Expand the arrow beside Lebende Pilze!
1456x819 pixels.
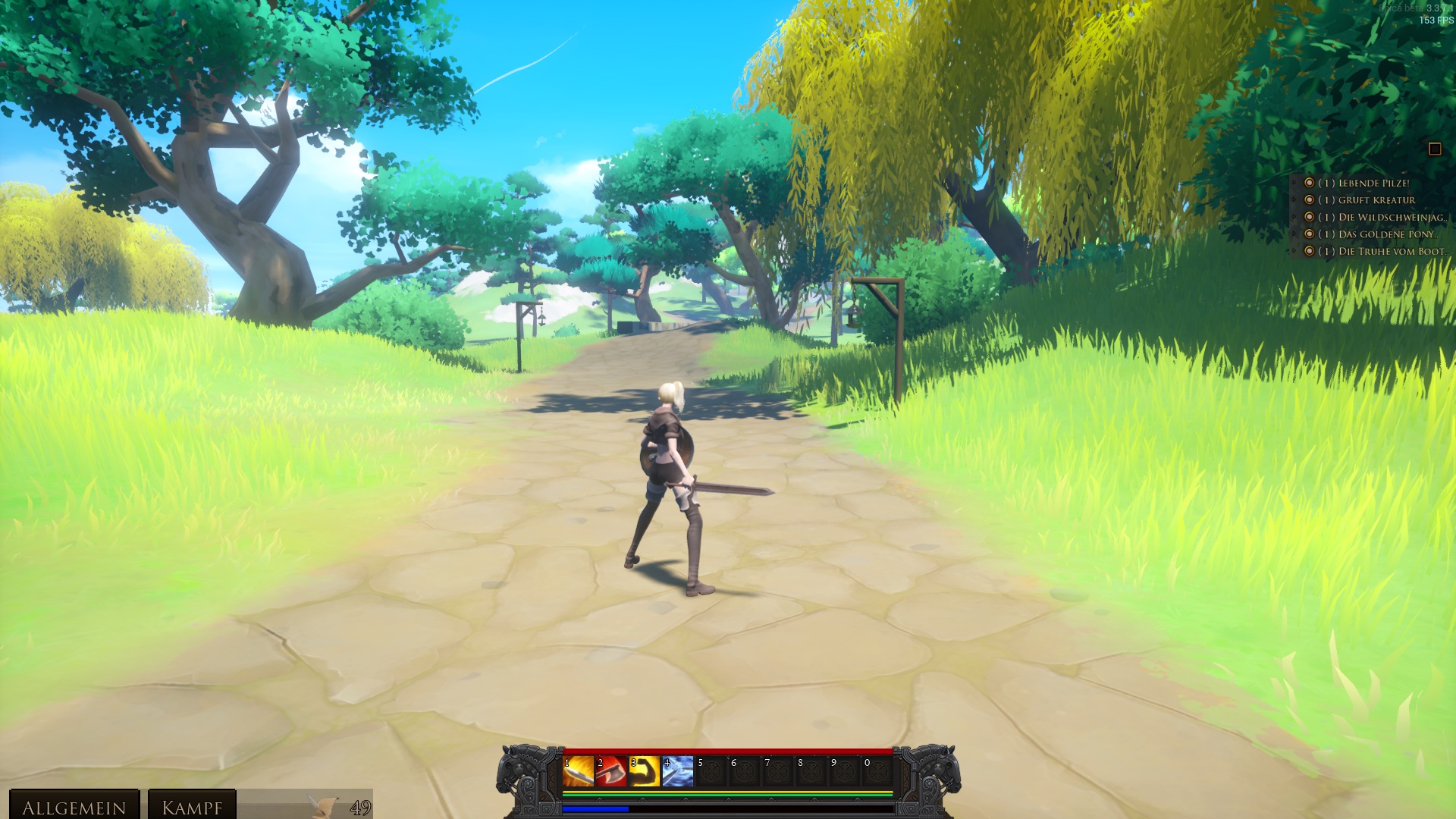pos(1294,184)
